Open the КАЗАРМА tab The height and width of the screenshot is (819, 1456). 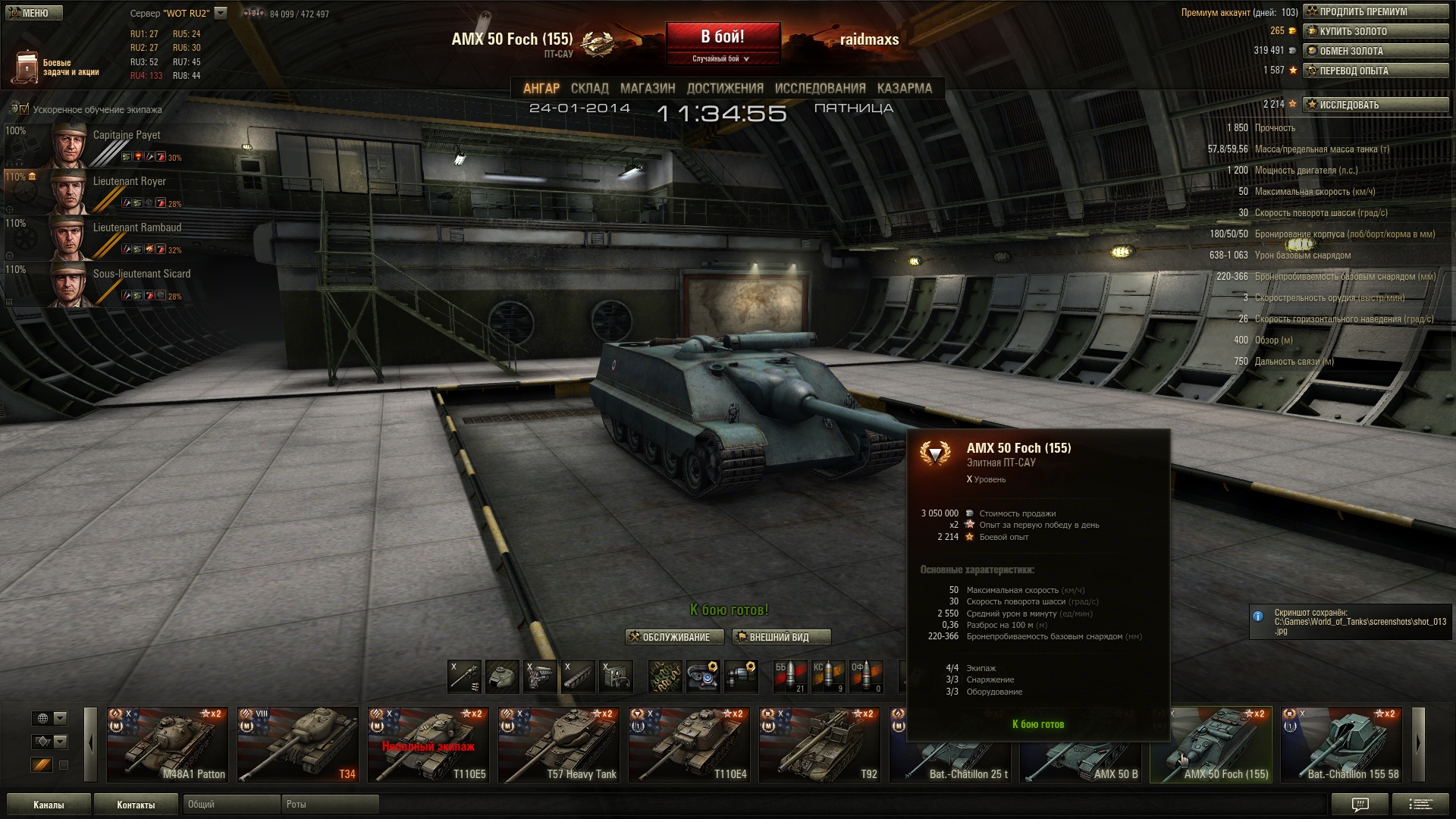coord(904,89)
